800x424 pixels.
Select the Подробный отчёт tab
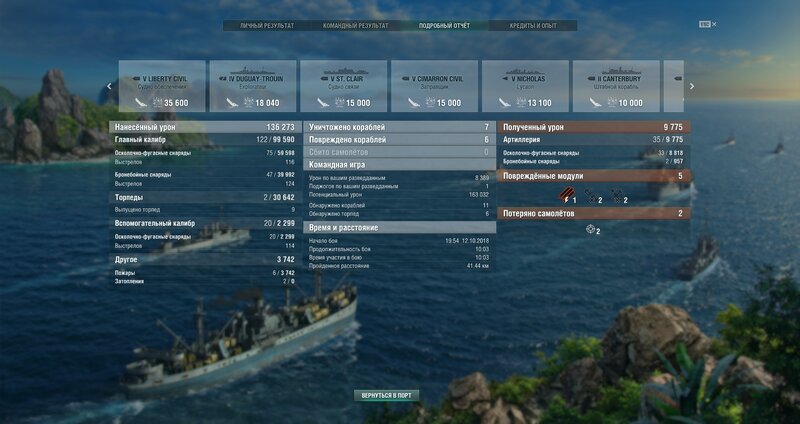click(x=444, y=25)
